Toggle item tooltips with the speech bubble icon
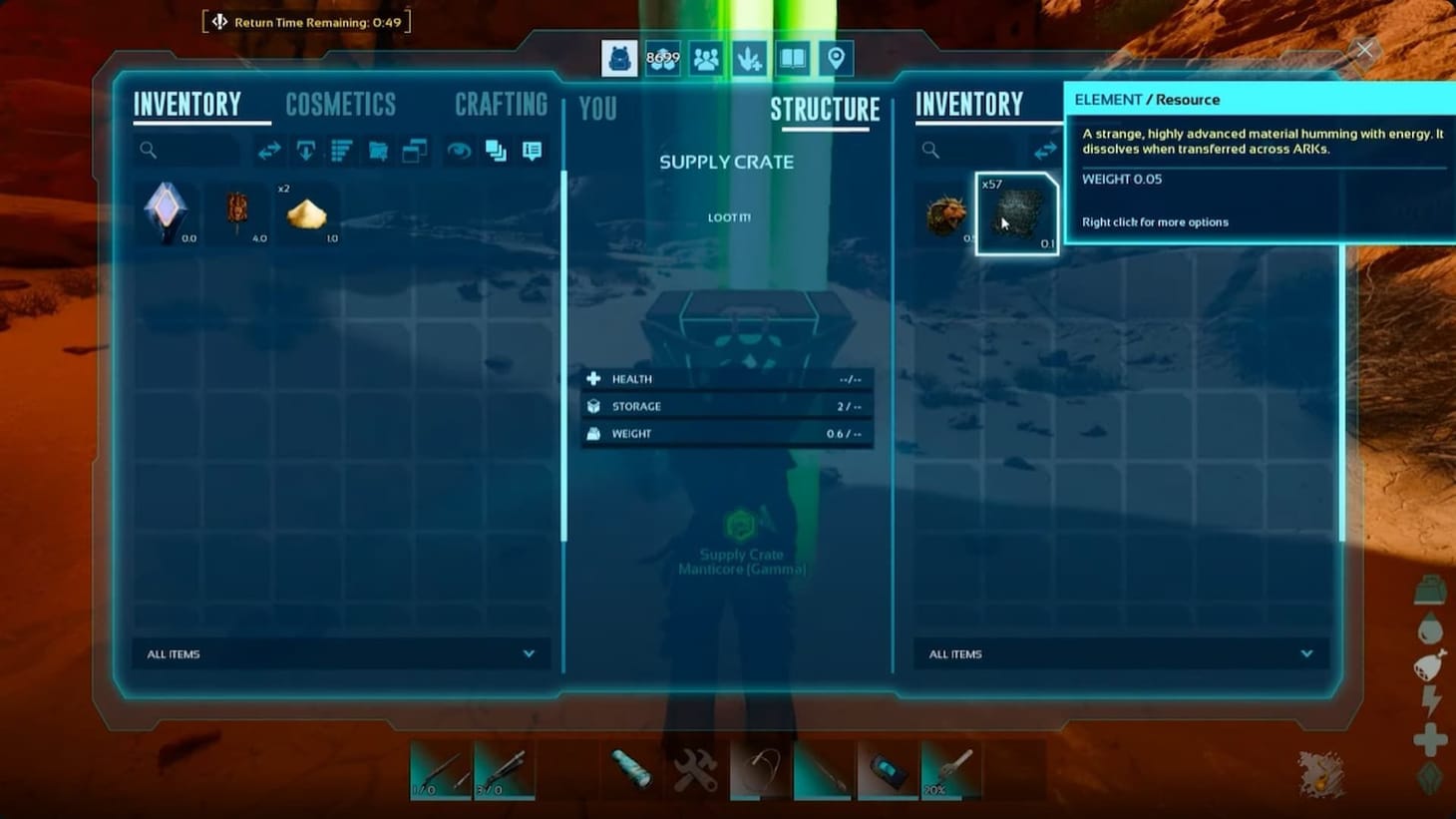The width and height of the screenshot is (1456, 819). pyautogui.click(x=530, y=151)
